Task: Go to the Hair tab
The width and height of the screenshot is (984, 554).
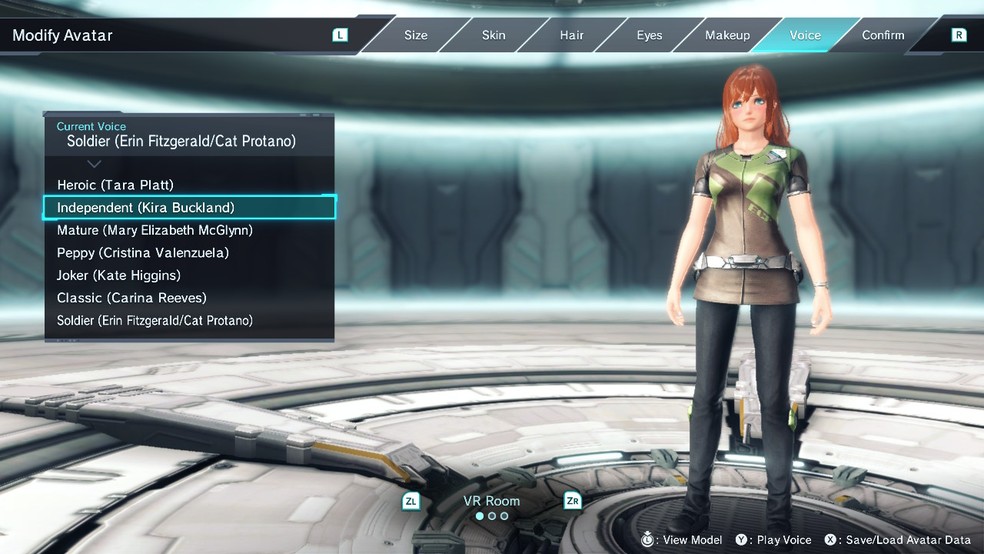Action: tap(571, 35)
